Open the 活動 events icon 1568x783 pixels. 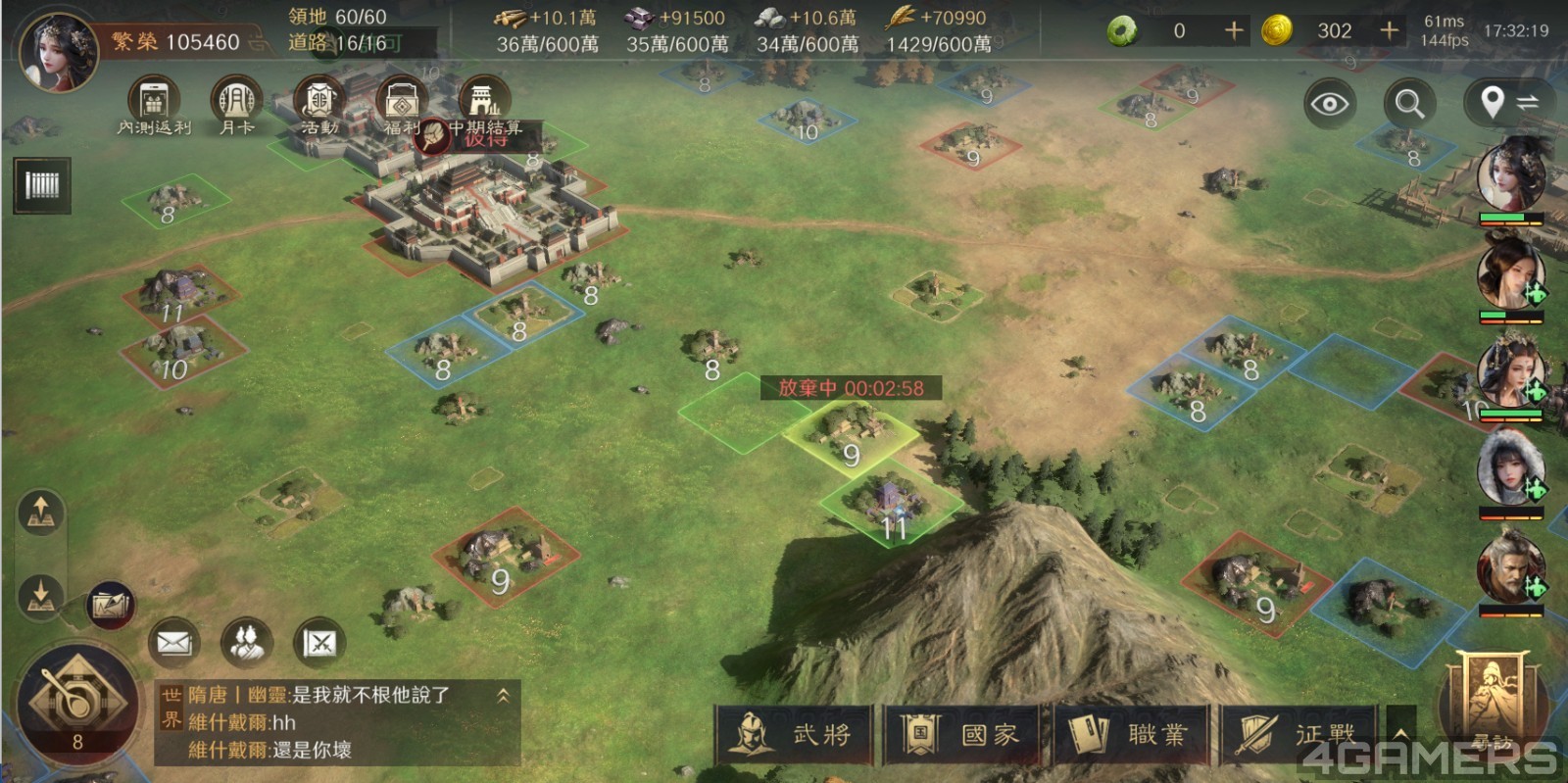pos(318,102)
